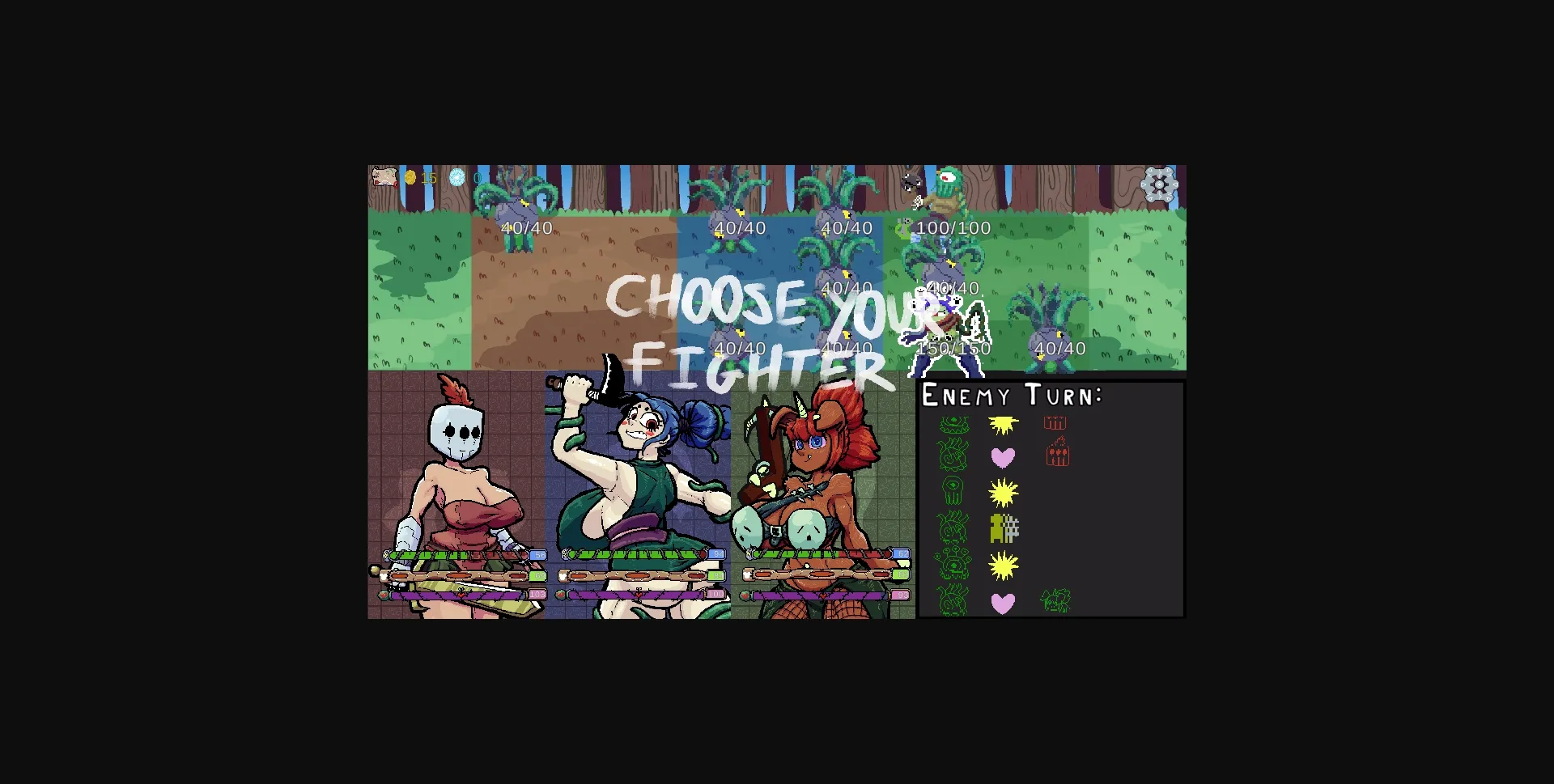Click the burning cage status icon
Viewport: 1554px width, 784px height.
(x=1057, y=454)
